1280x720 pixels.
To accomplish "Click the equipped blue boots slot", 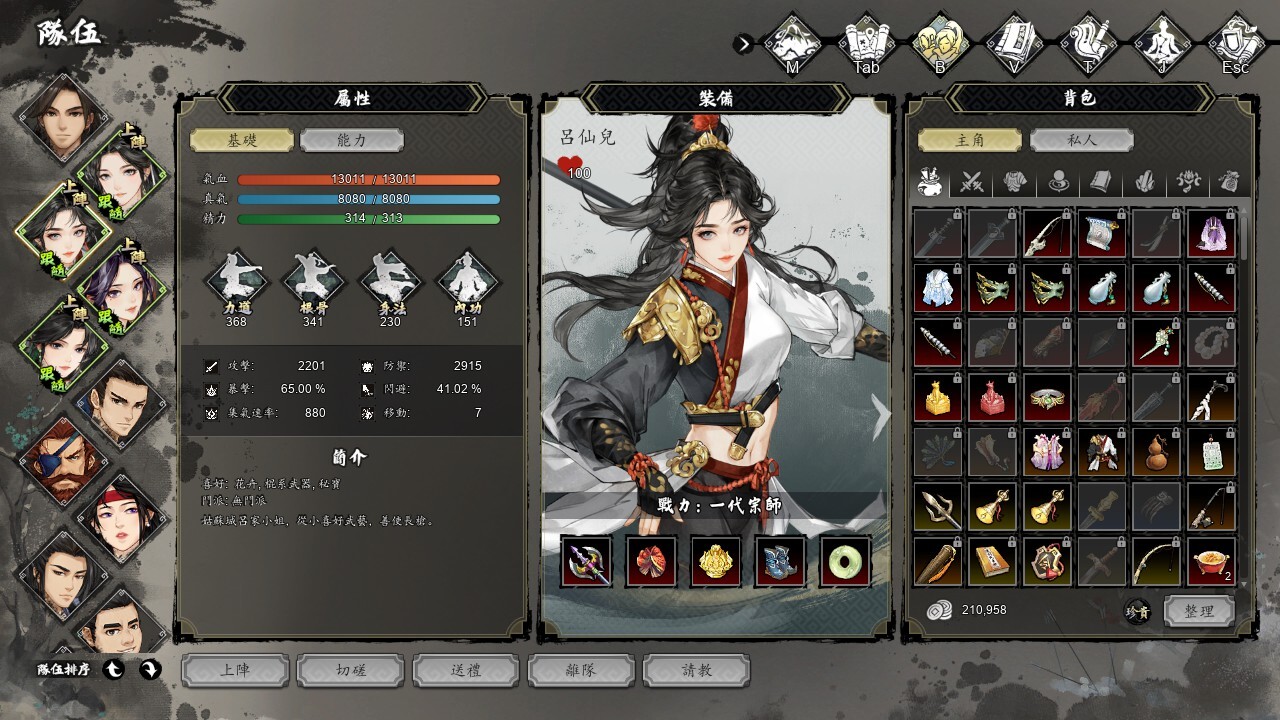I will point(781,561).
